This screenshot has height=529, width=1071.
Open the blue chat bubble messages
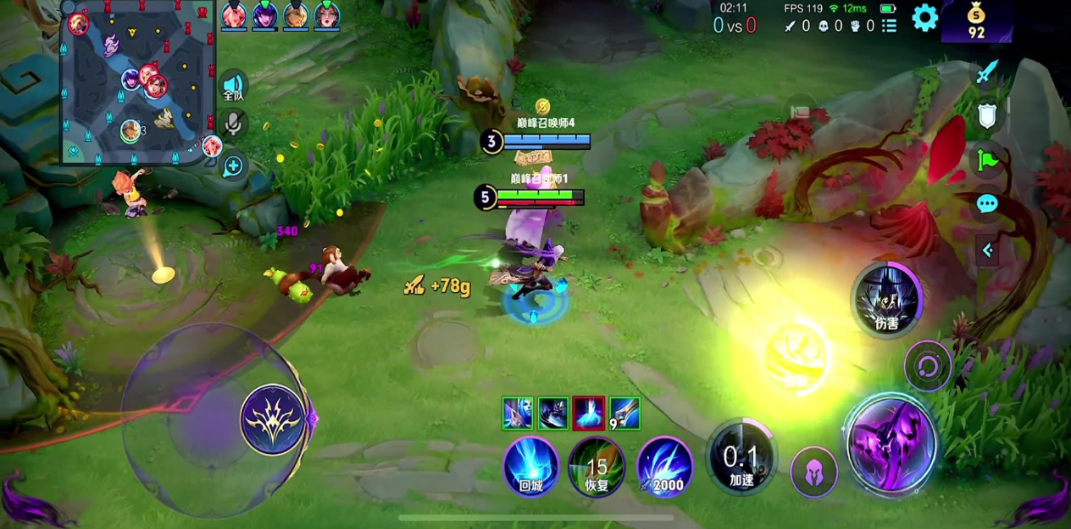[987, 205]
